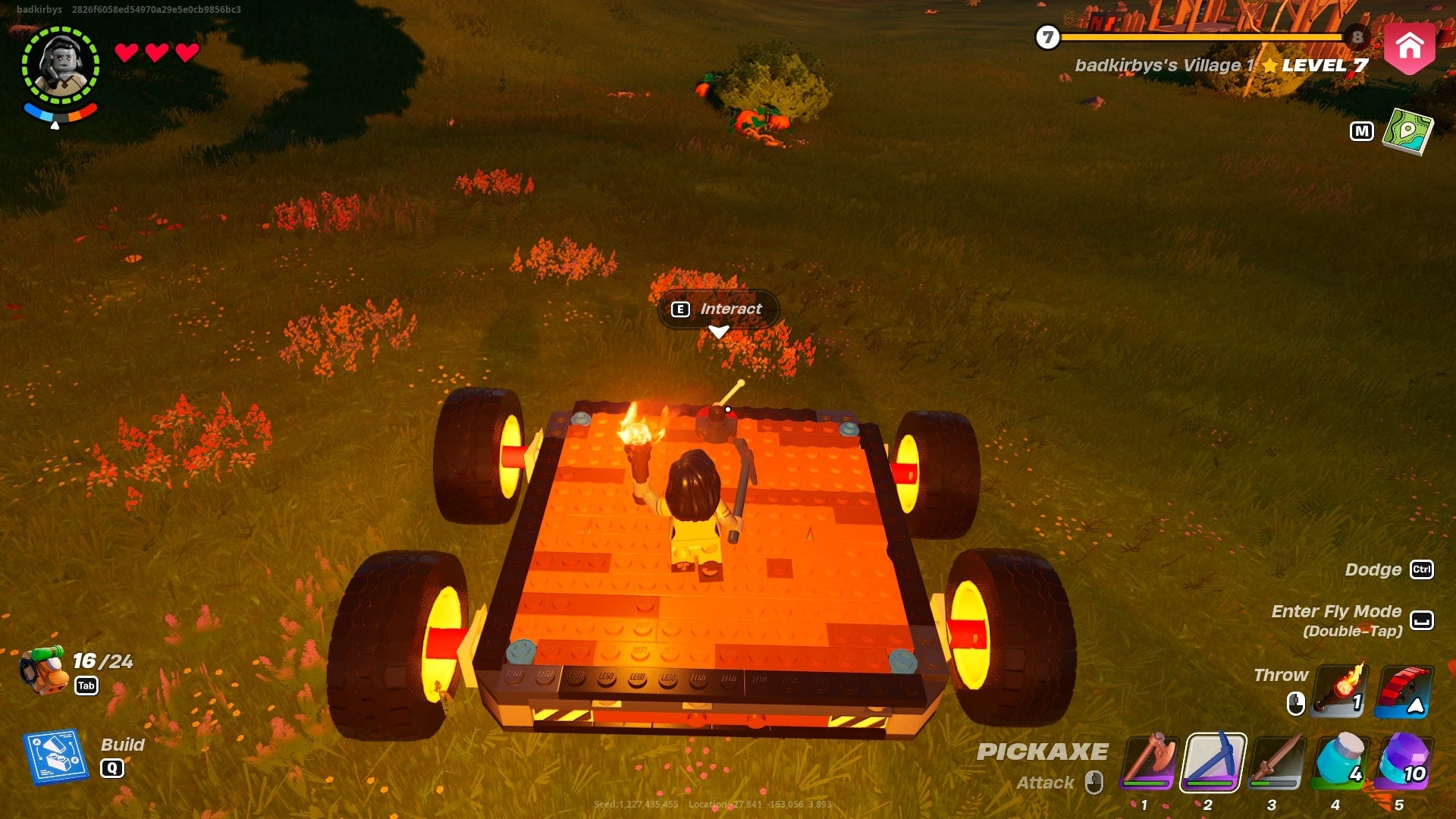Open the blueprint Build icon

[53, 756]
